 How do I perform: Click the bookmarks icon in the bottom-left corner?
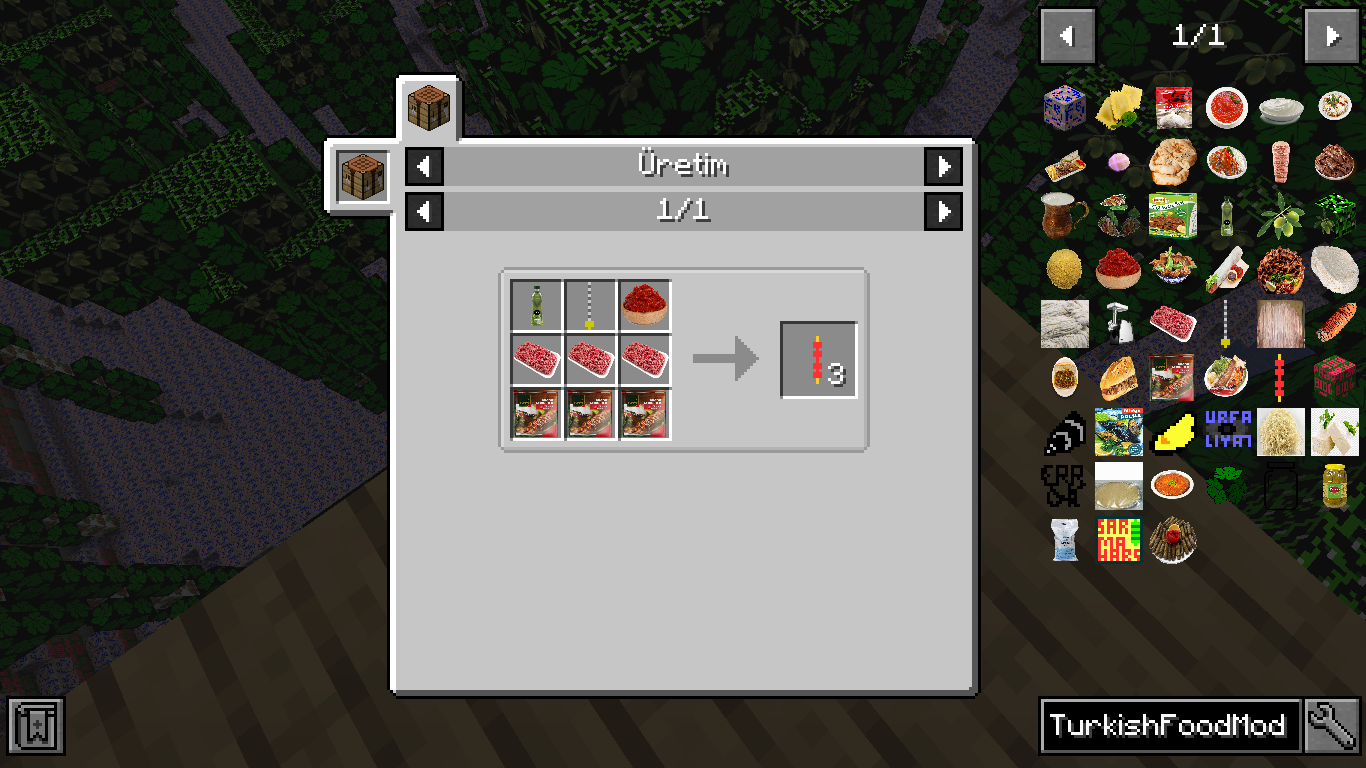(37, 726)
